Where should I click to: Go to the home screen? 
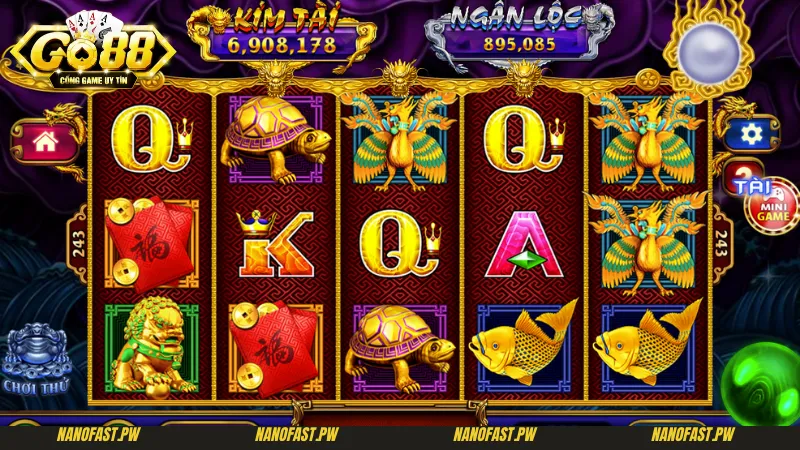point(43,141)
